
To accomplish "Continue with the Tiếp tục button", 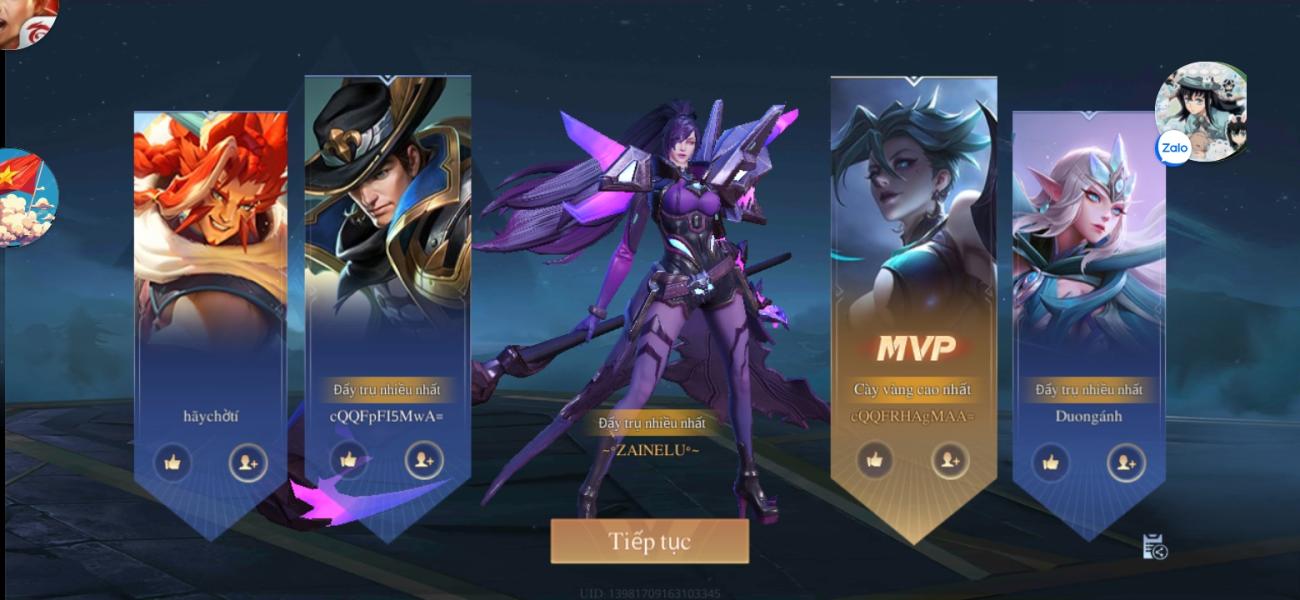I will click(x=649, y=542).
